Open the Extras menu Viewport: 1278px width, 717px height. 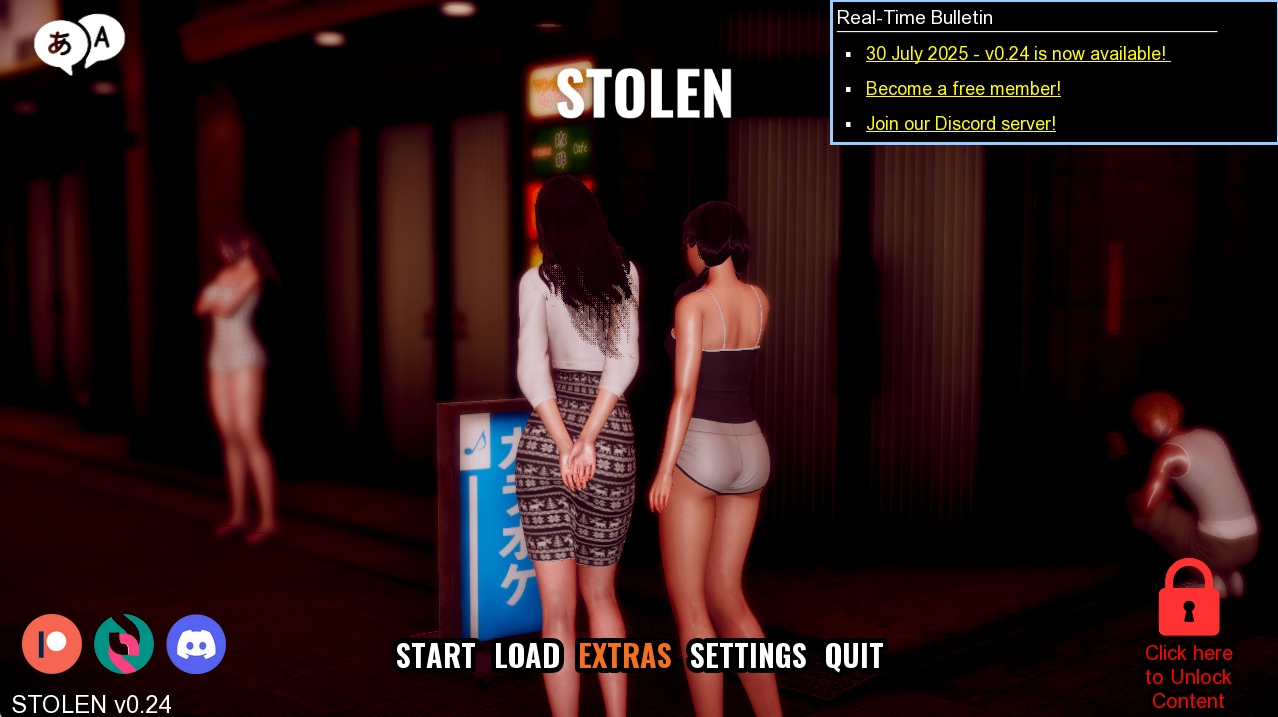[x=625, y=656]
